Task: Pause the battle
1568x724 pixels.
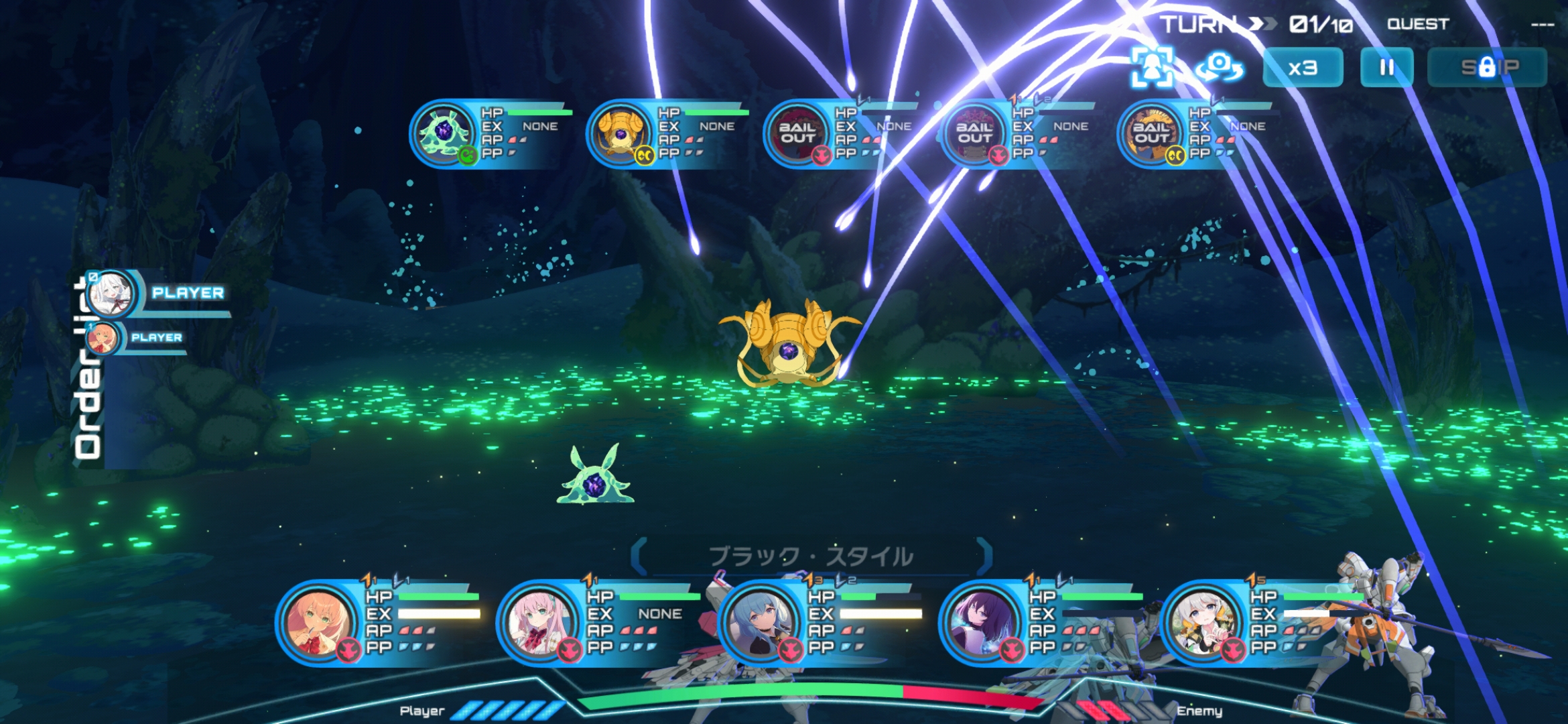Action: [x=1386, y=68]
